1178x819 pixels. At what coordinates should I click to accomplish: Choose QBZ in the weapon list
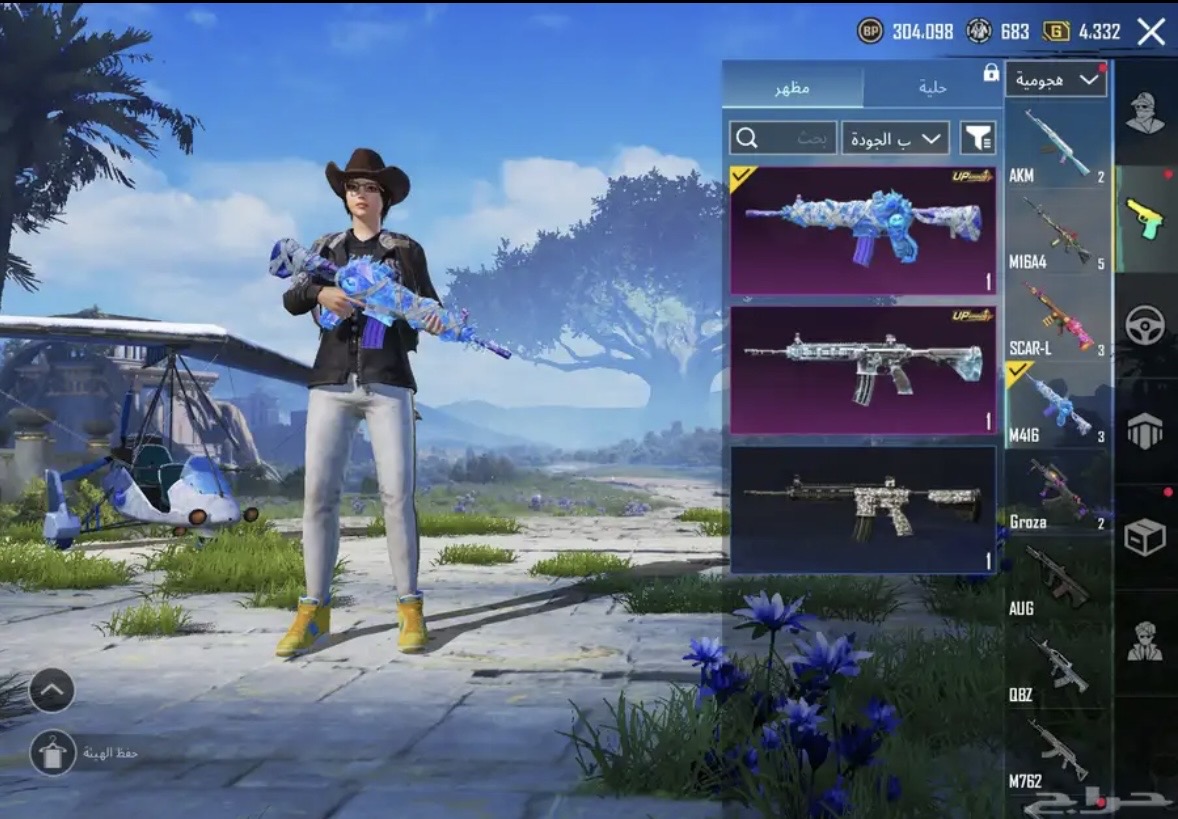(1057, 664)
